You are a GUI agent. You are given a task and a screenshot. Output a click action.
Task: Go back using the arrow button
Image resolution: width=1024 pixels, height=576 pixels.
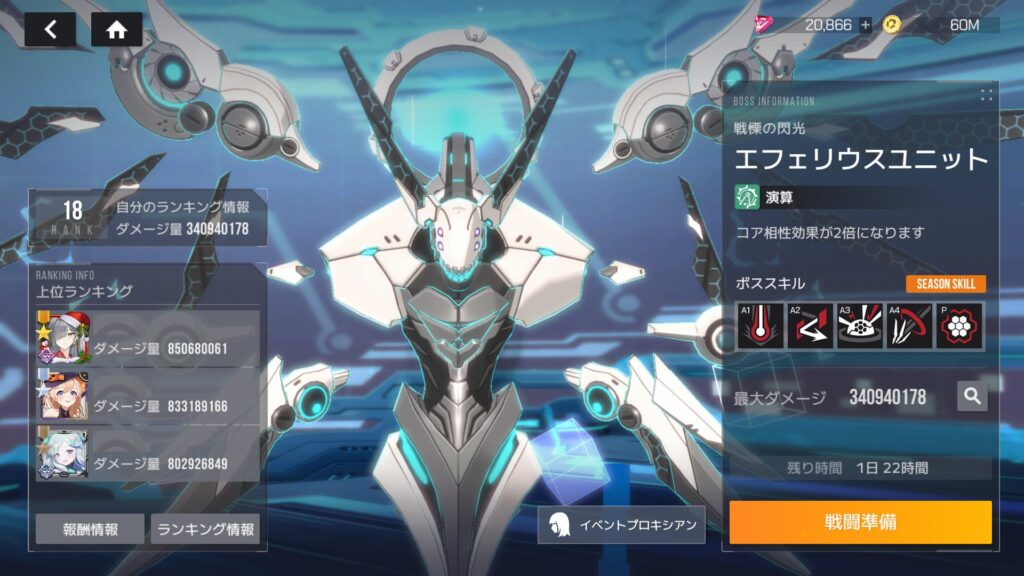pyautogui.click(x=50, y=29)
